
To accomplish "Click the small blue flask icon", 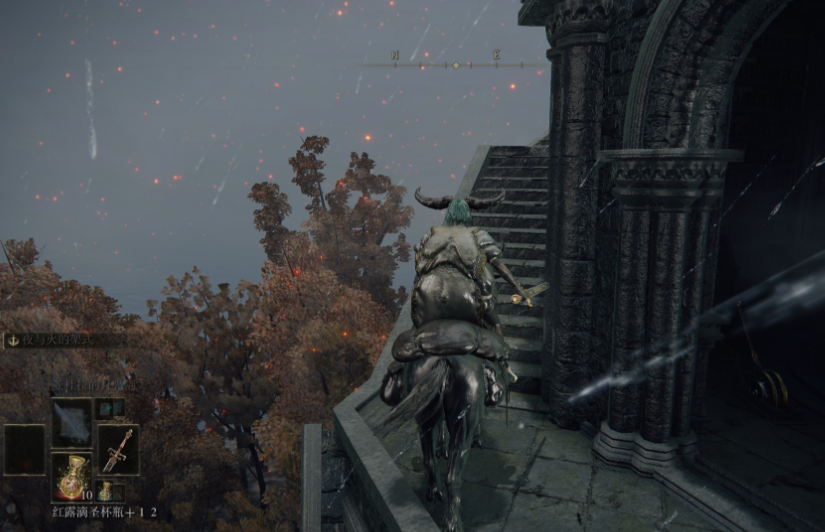I will click(105, 490).
